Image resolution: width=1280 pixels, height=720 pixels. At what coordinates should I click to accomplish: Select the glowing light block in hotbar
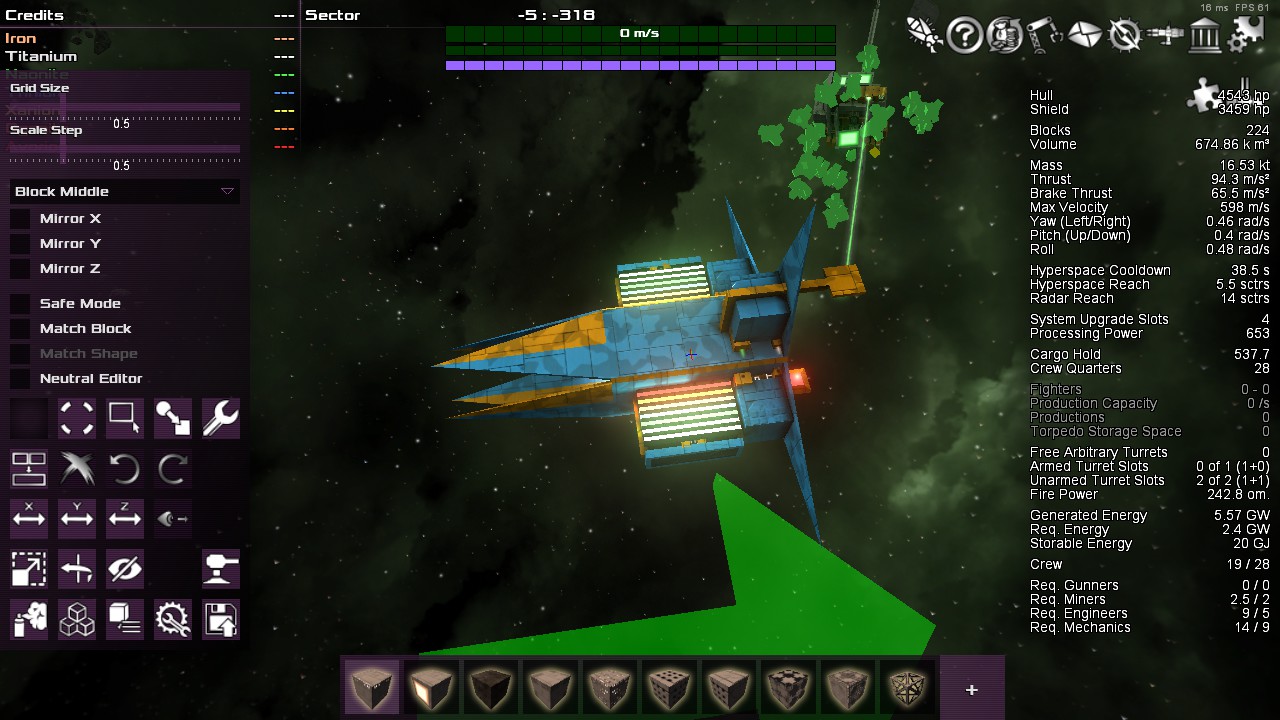[431, 687]
